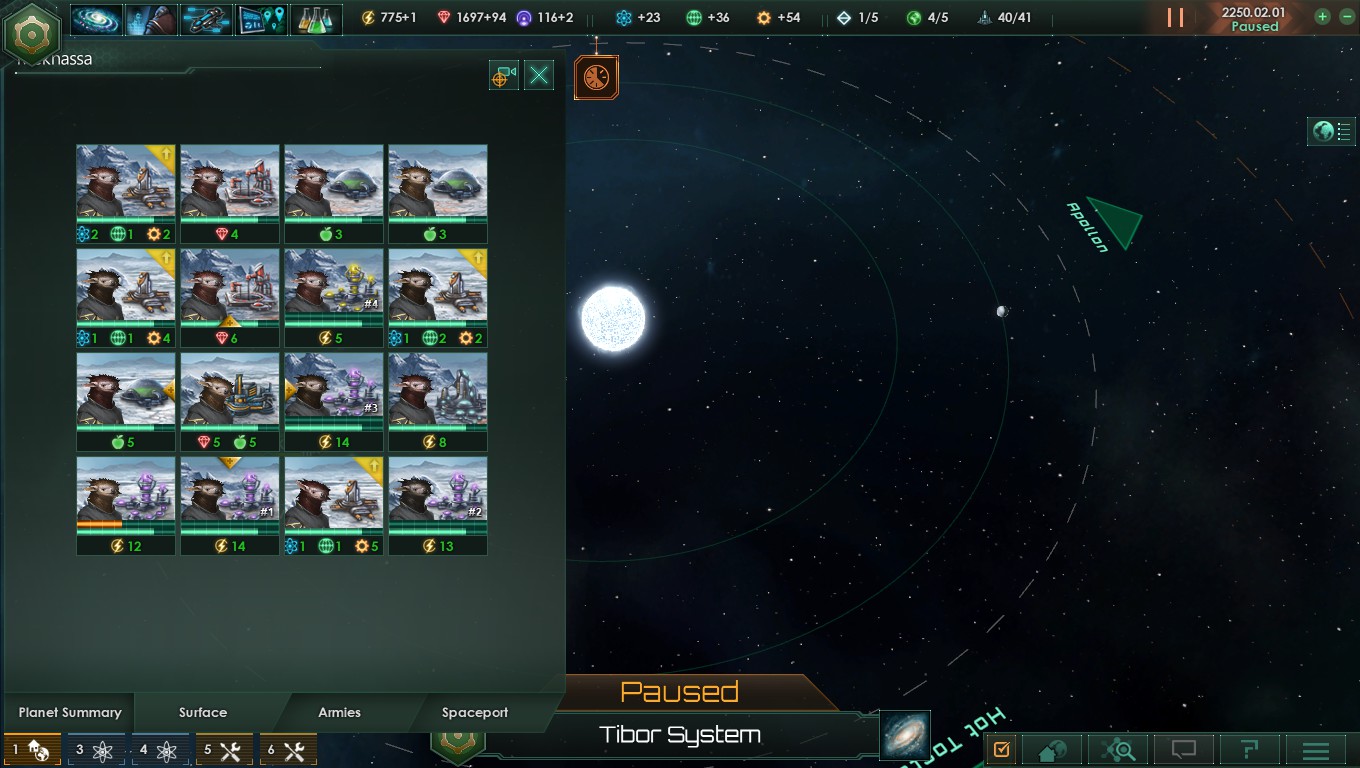Open the empire government emblem menu

[x=32, y=33]
